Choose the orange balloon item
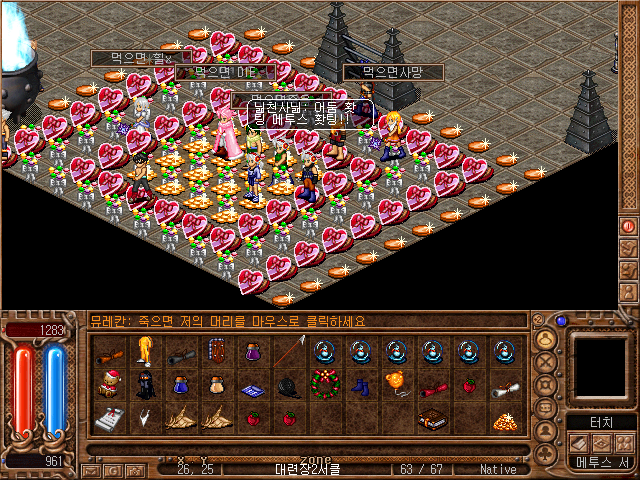 point(397,384)
